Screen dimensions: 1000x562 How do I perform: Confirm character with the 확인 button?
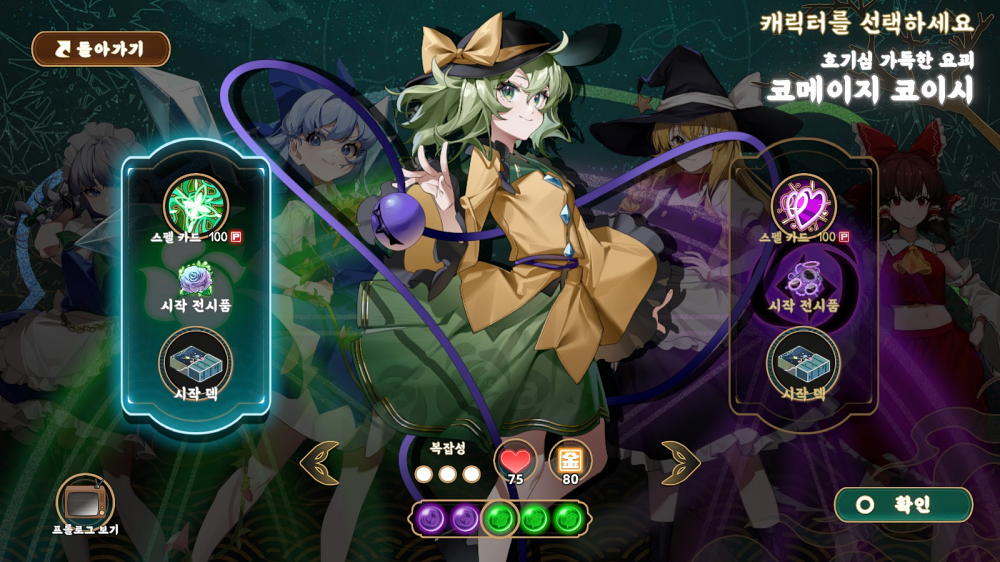pyautogui.click(x=903, y=505)
